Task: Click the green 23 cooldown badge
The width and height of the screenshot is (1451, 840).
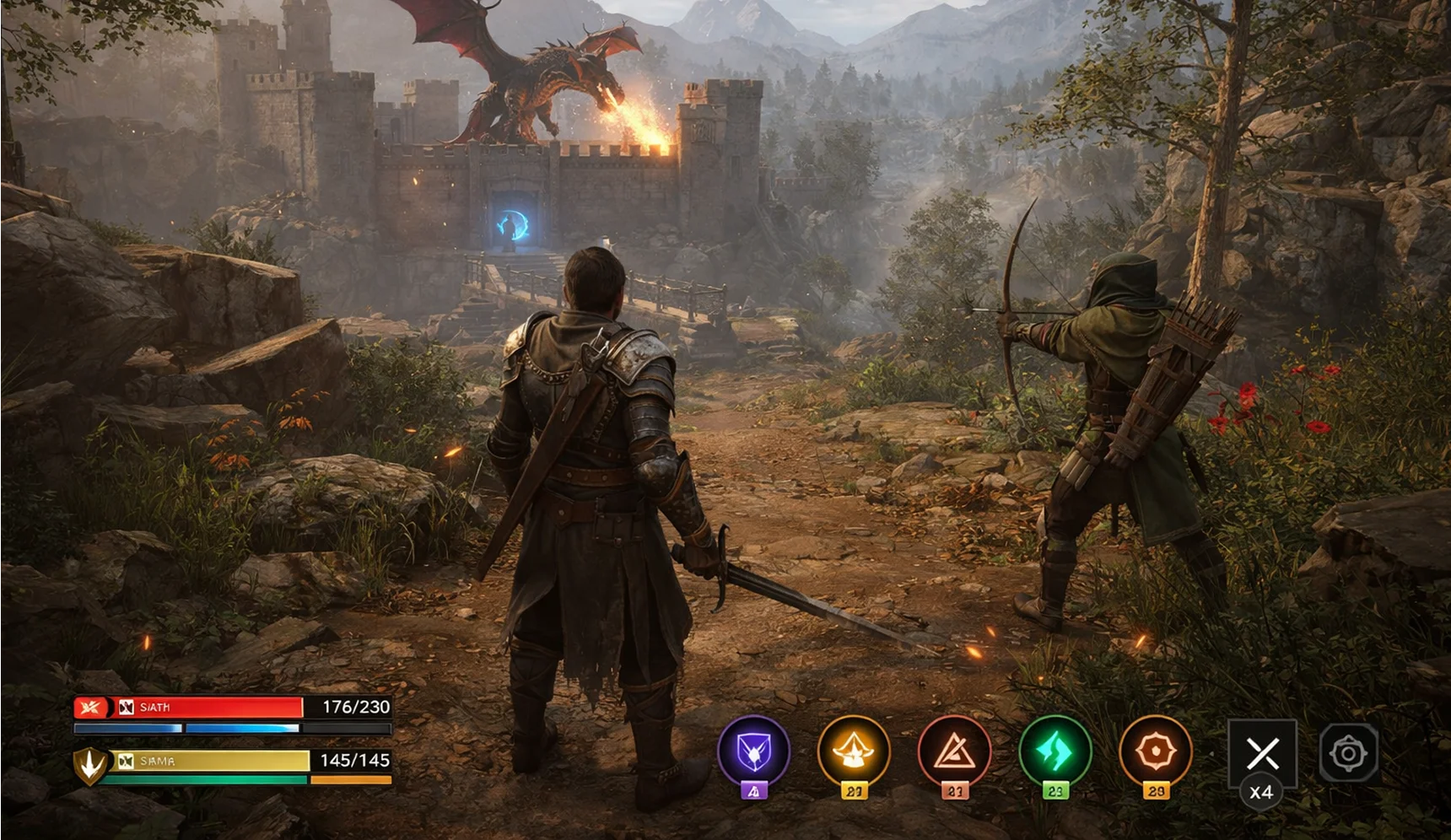Action: tap(1055, 791)
